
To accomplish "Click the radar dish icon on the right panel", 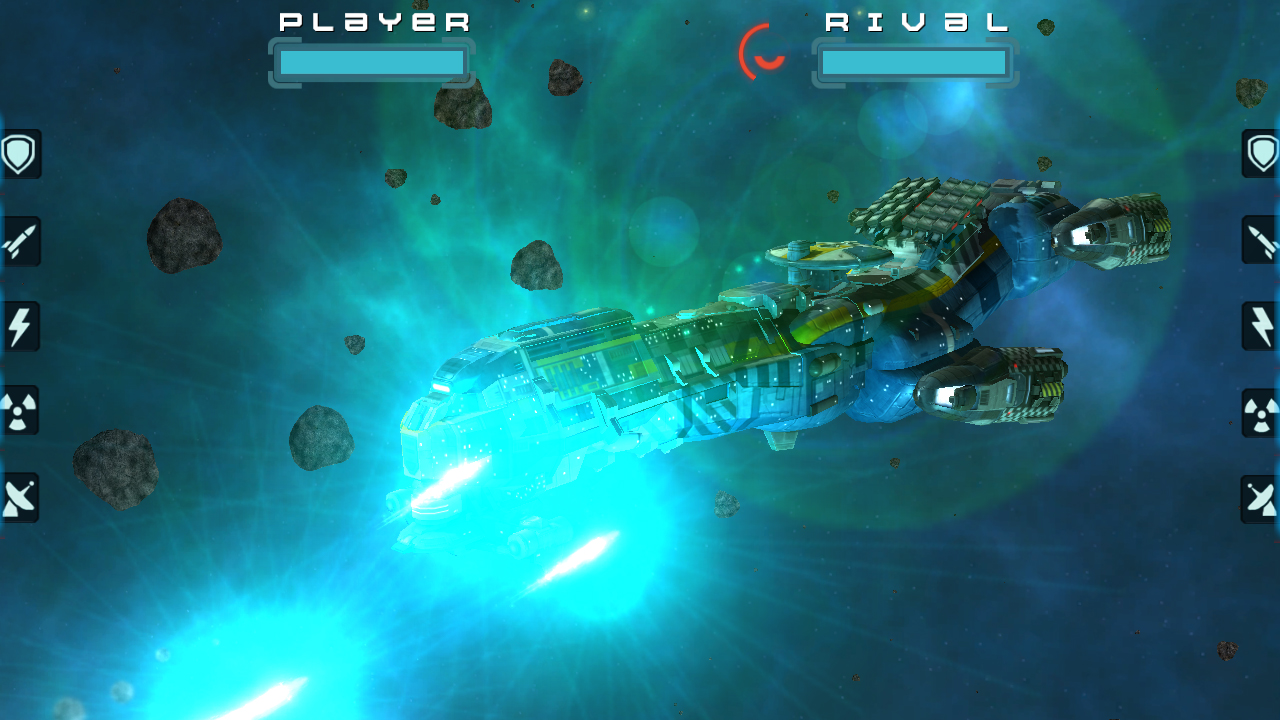I will point(1259,496).
